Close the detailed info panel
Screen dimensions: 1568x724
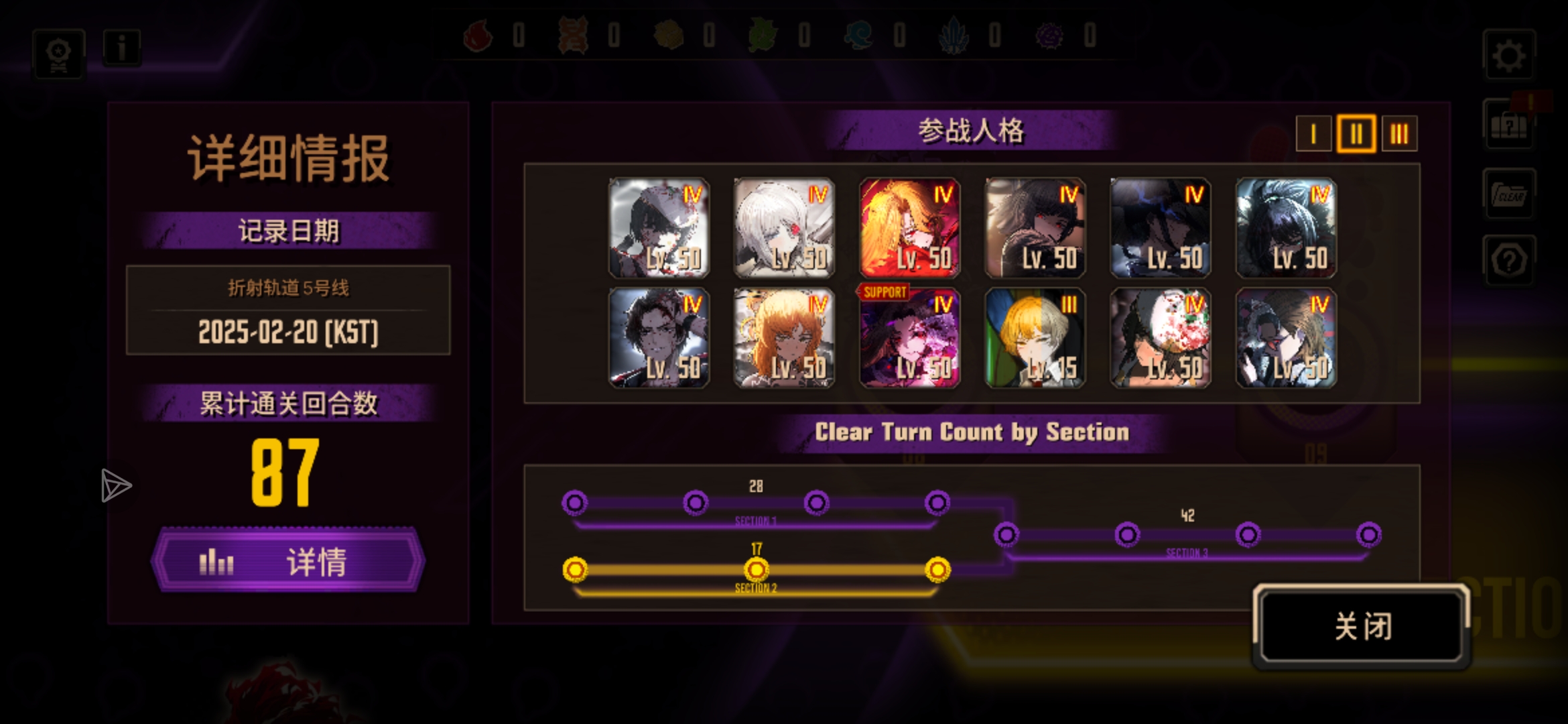point(1362,626)
